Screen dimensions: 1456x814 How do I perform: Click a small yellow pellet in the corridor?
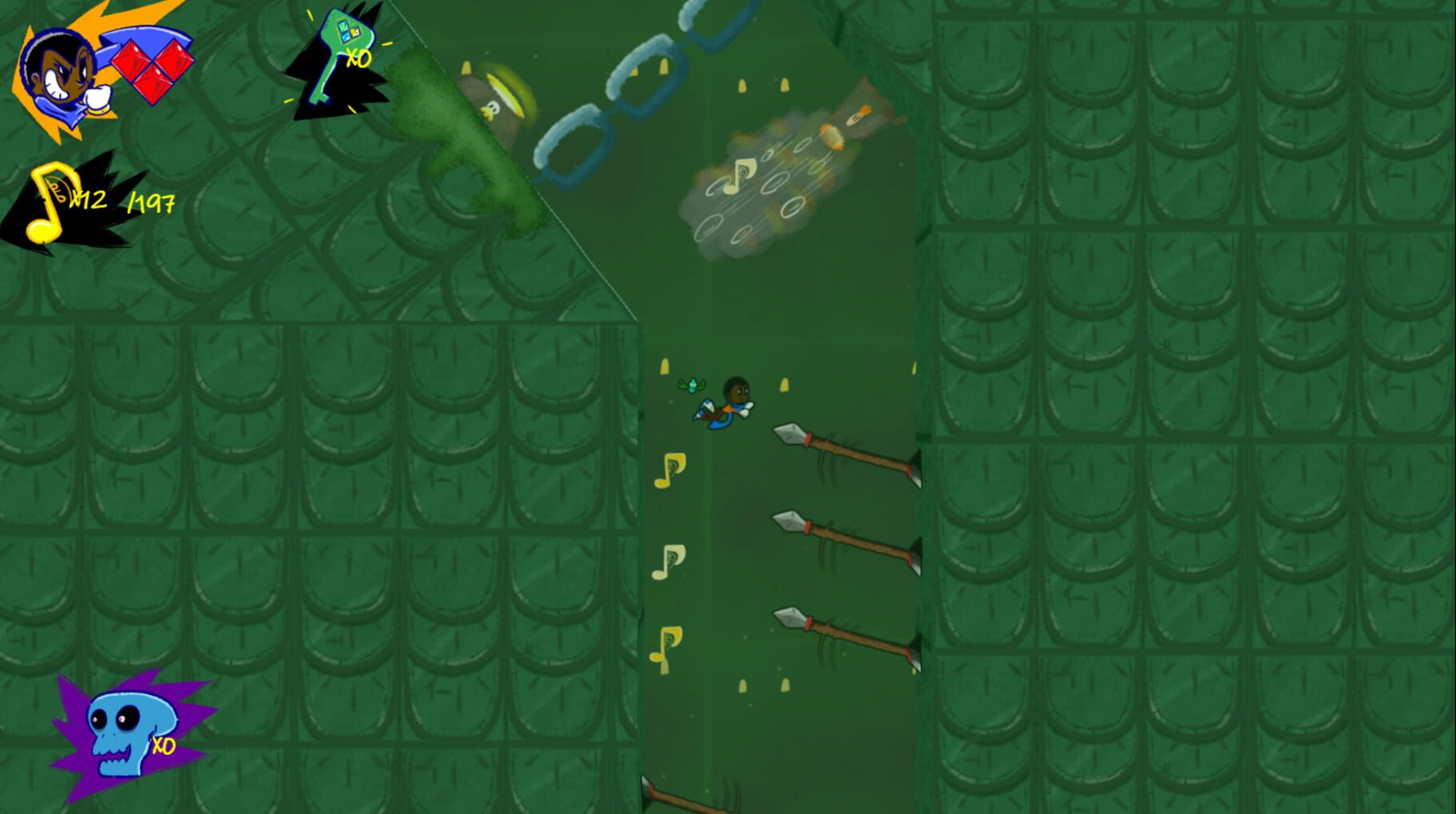tap(744, 688)
